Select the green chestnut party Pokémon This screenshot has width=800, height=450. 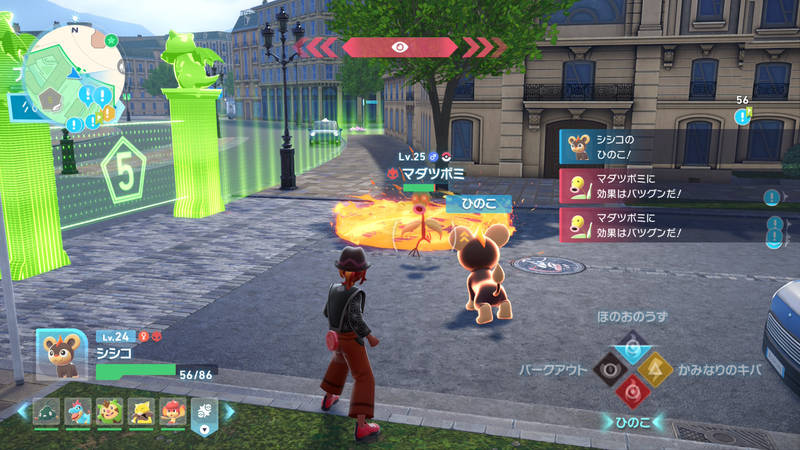(109, 411)
